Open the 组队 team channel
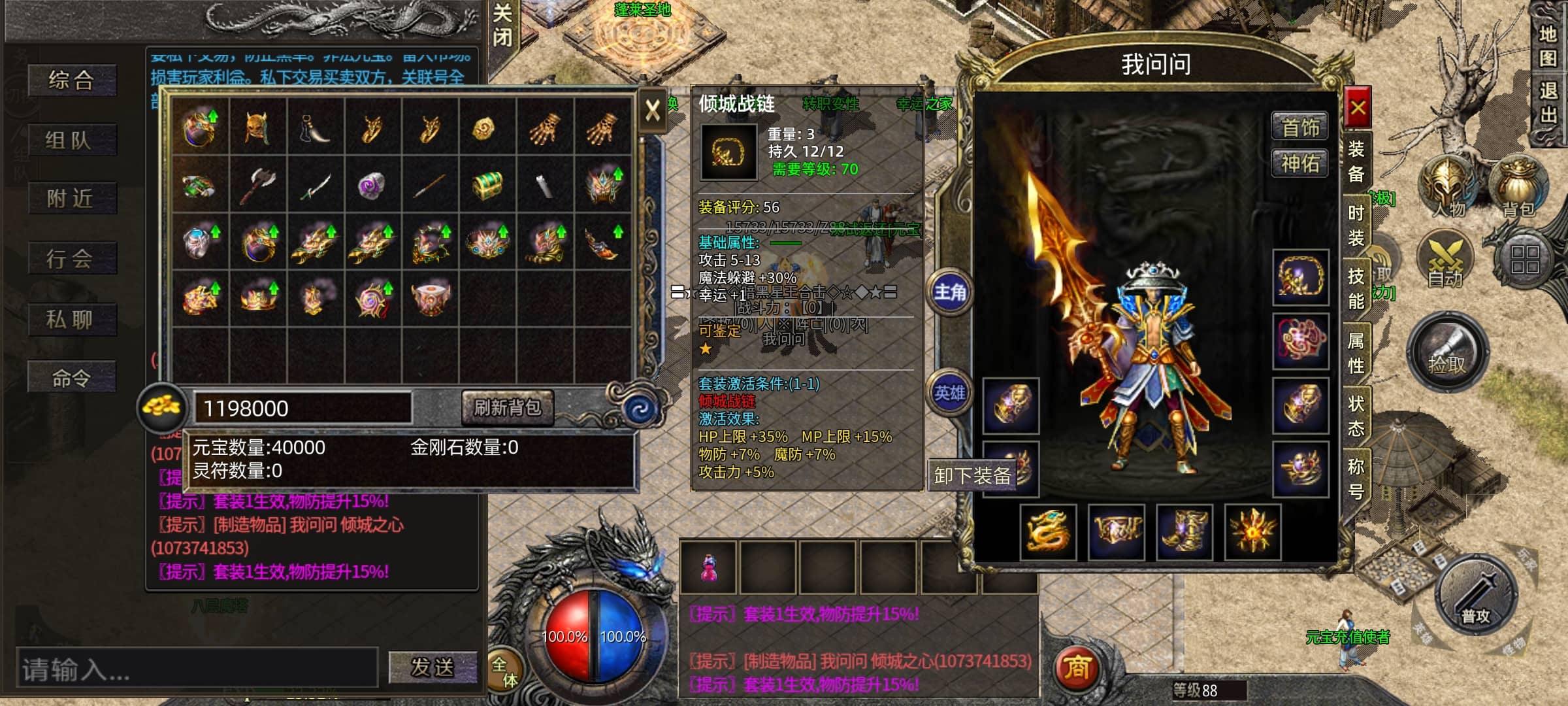This screenshot has width=1568, height=706. pyautogui.click(x=72, y=140)
